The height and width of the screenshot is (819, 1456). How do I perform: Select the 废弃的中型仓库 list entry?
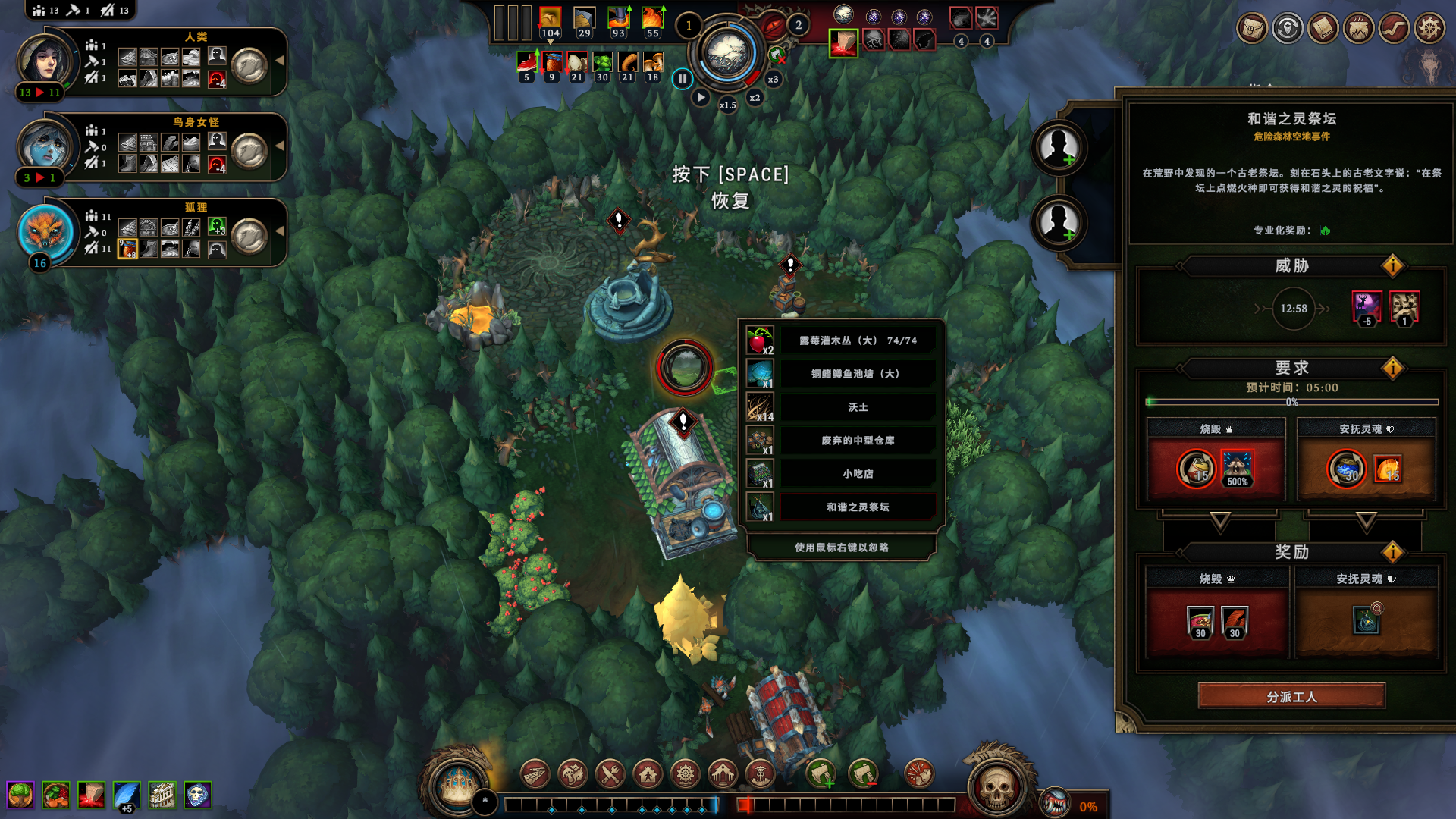858,441
